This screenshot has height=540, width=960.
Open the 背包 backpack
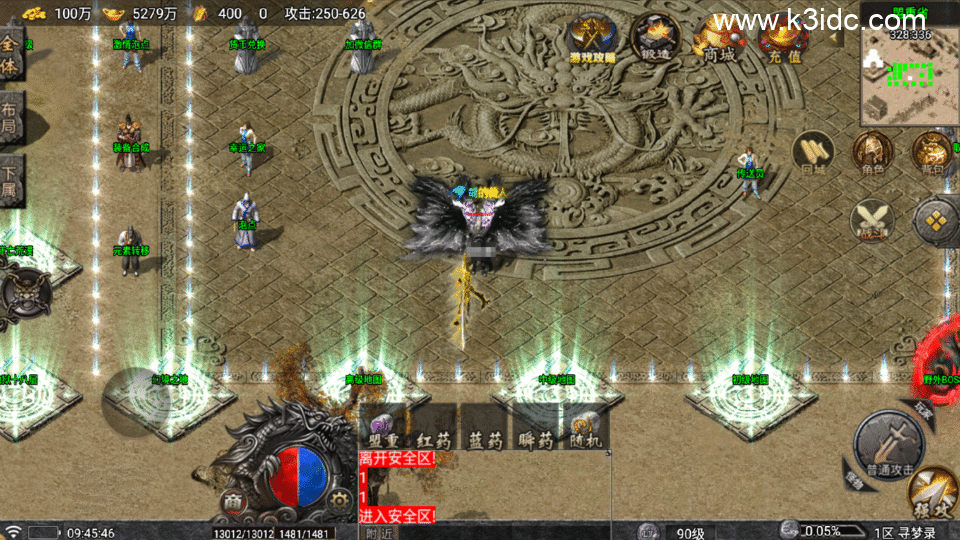(931, 153)
